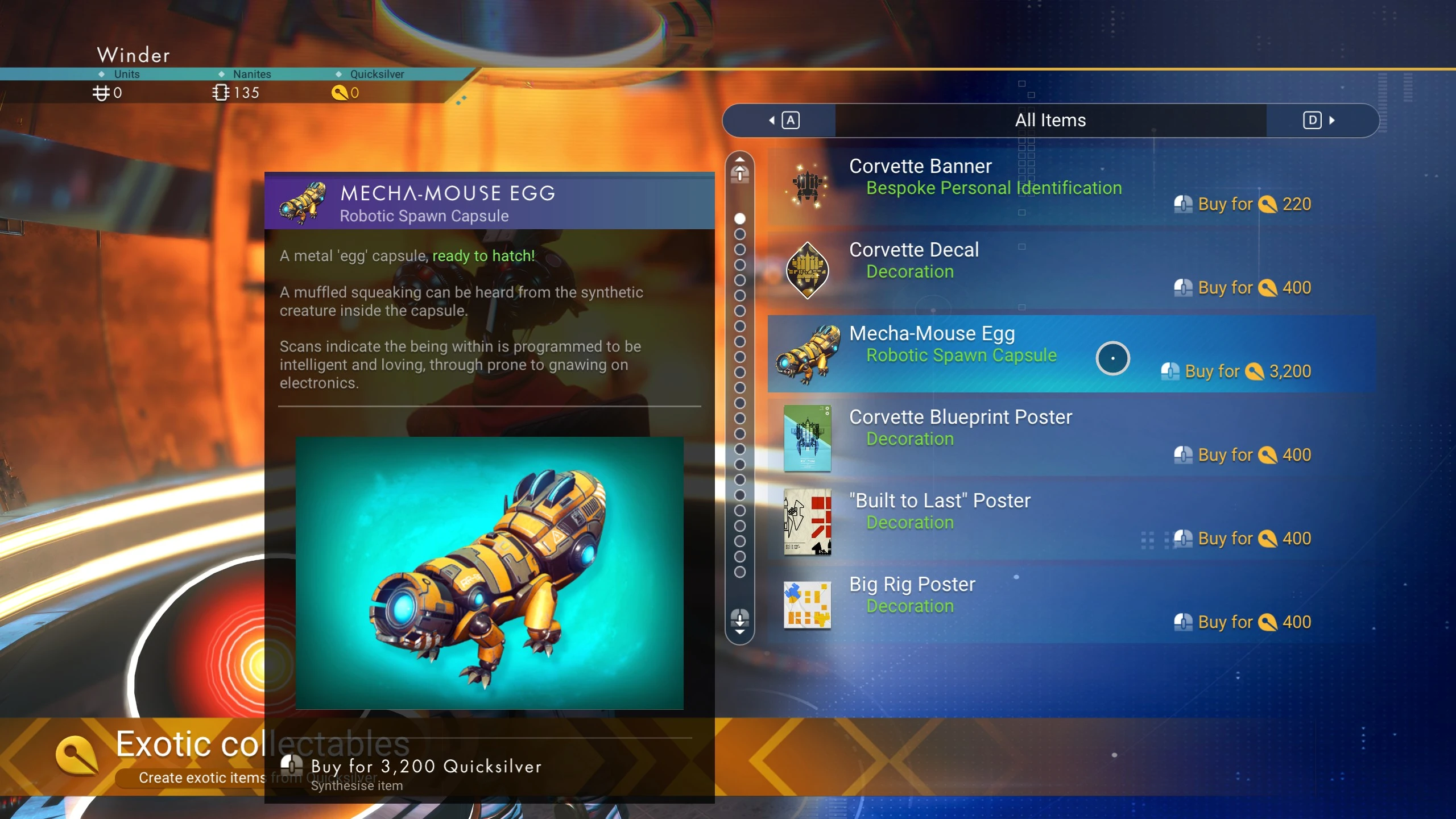The width and height of the screenshot is (1456, 819).
Task: Click the Mecha-Mouse preview image
Action: 489,573
